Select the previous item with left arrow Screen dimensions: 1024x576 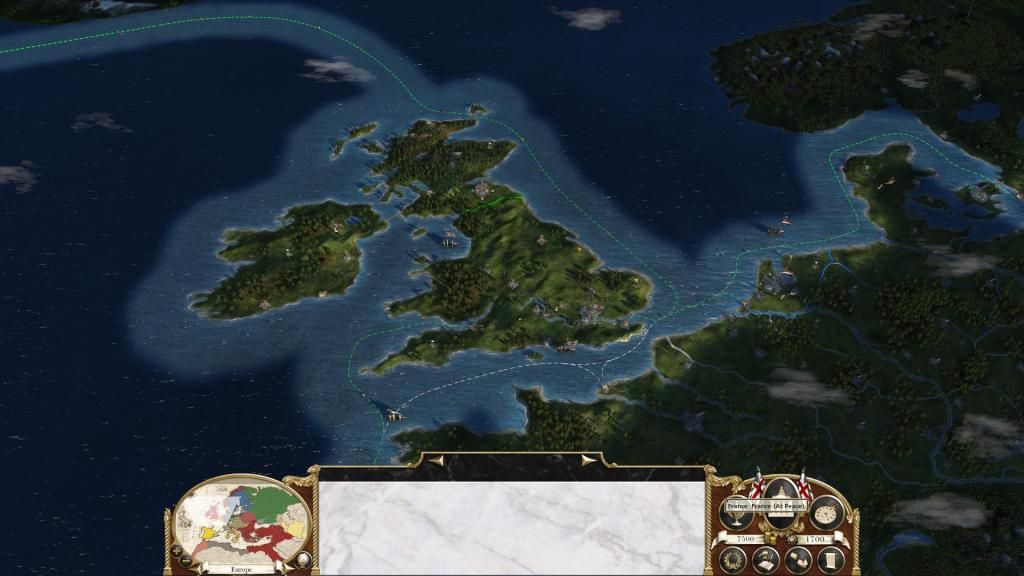[x=436, y=461]
